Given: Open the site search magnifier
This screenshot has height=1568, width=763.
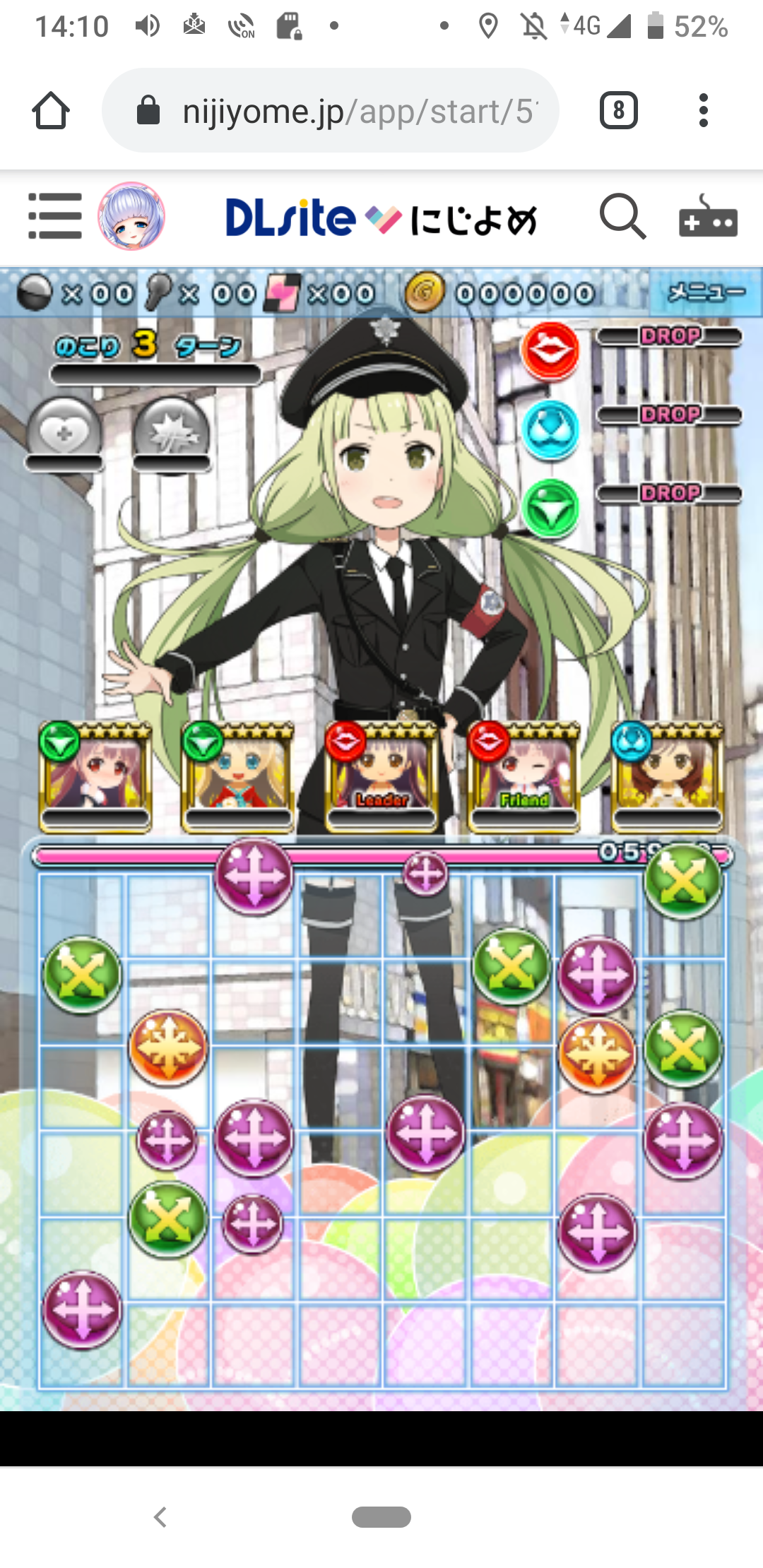Looking at the screenshot, I should click(x=622, y=217).
